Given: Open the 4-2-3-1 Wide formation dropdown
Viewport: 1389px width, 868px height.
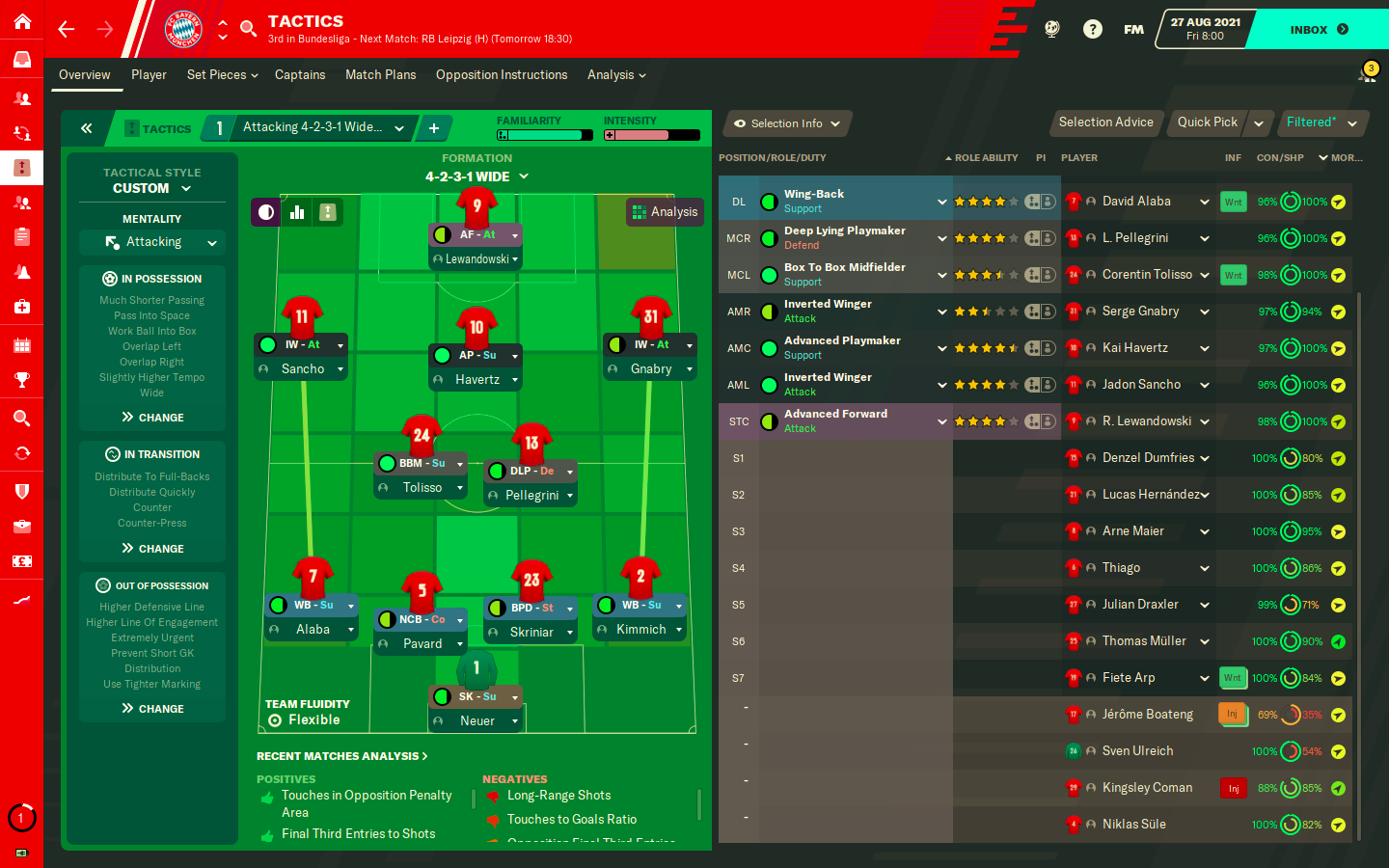Looking at the screenshot, I should (x=477, y=176).
